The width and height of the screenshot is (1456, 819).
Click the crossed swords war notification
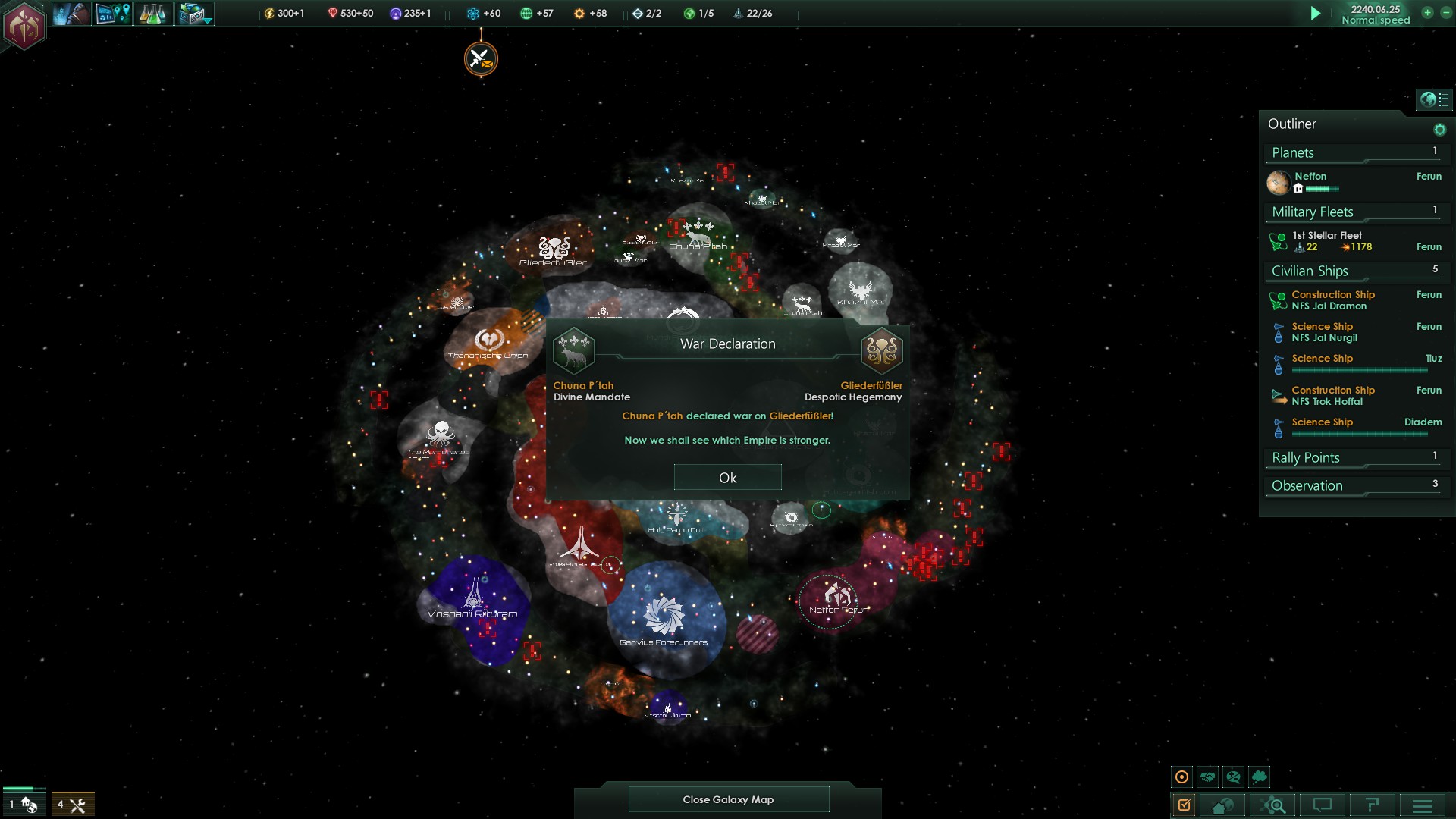[481, 58]
